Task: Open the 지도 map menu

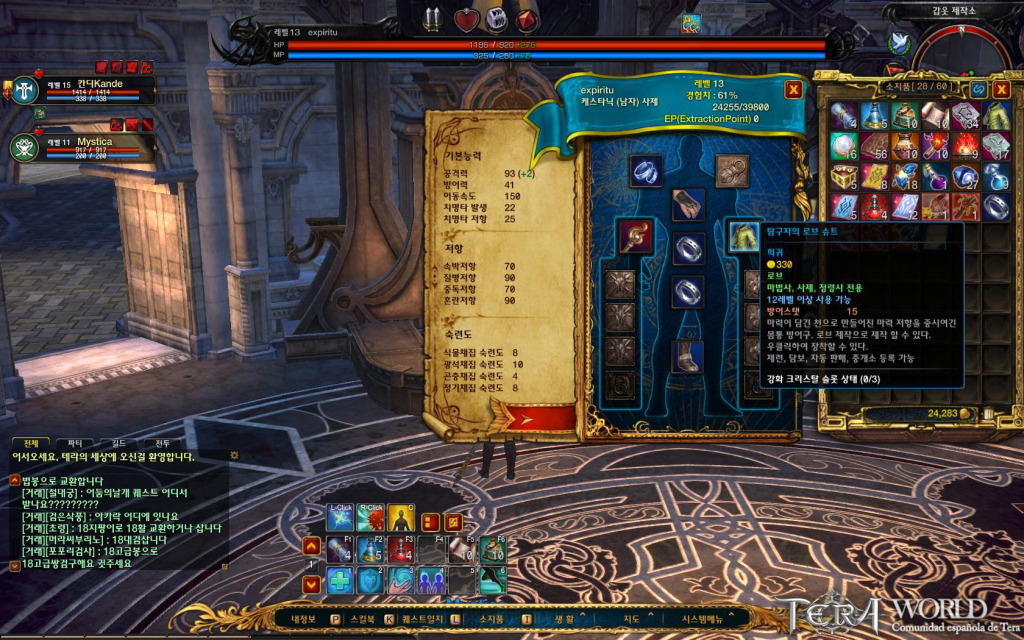Action: click(x=632, y=620)
